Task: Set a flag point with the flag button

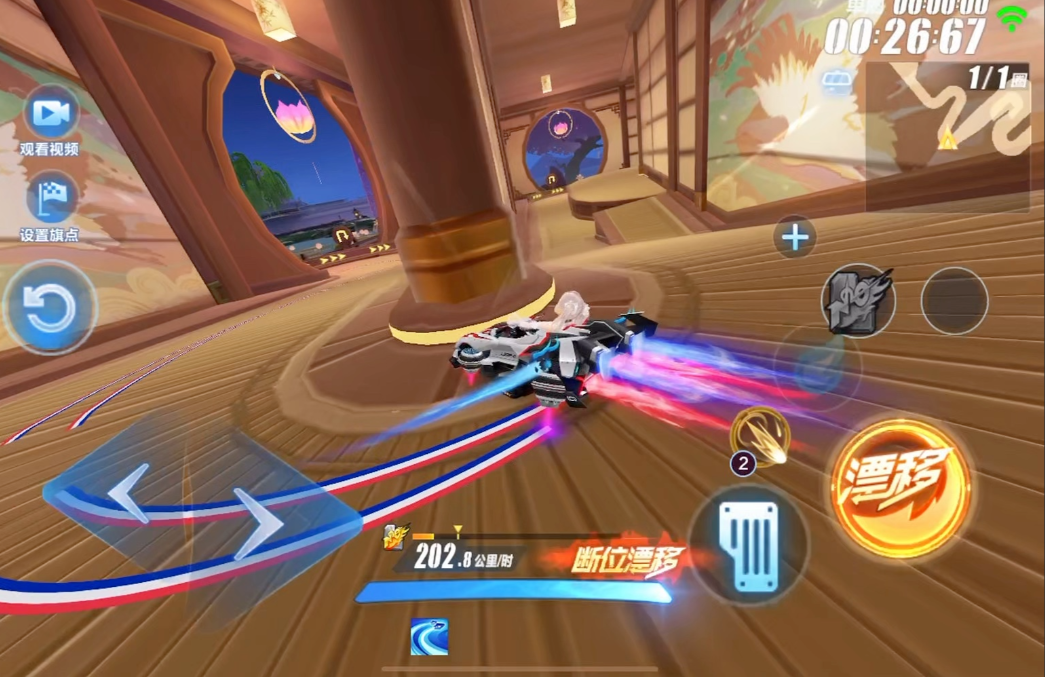Action: pyautogui.click(x=51, y=199)
